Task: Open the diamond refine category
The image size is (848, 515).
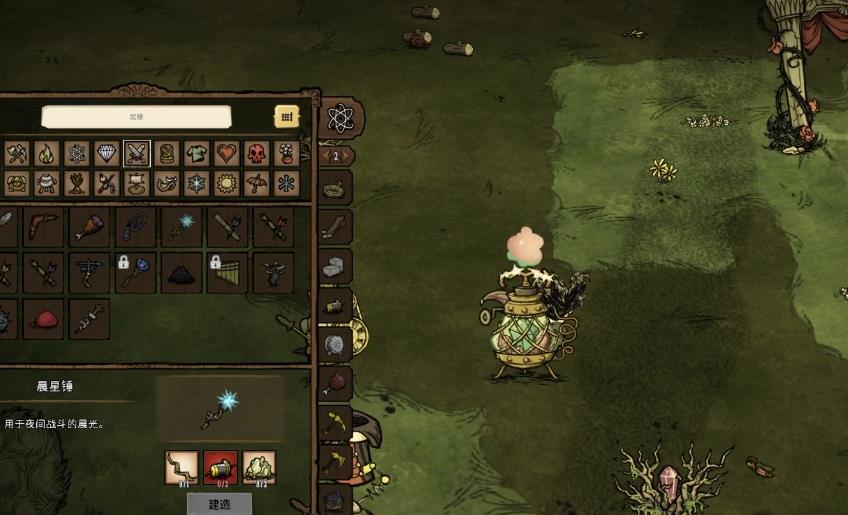Action: [106, 153]
